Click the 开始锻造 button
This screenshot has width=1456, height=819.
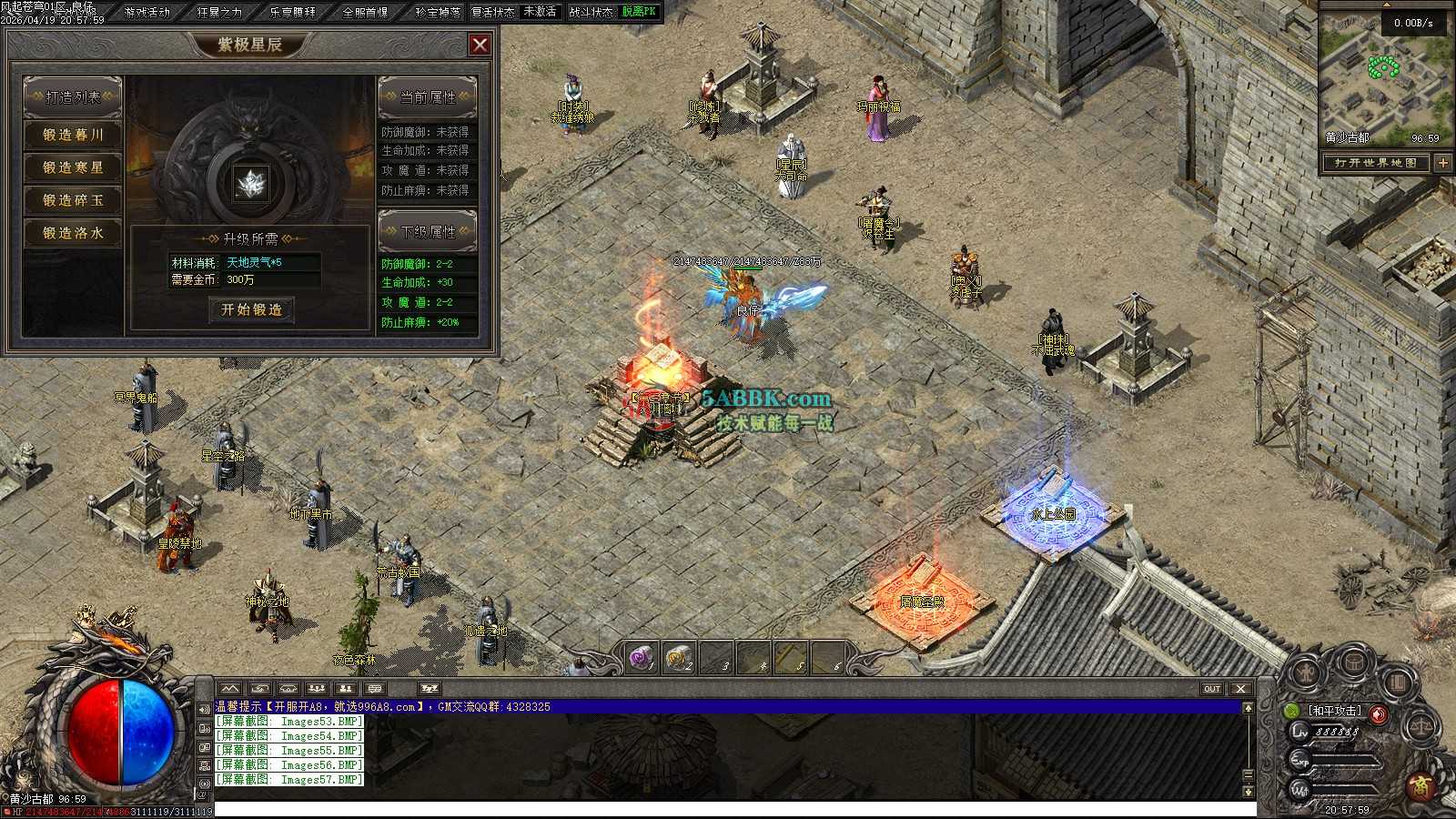click(251, 309)
